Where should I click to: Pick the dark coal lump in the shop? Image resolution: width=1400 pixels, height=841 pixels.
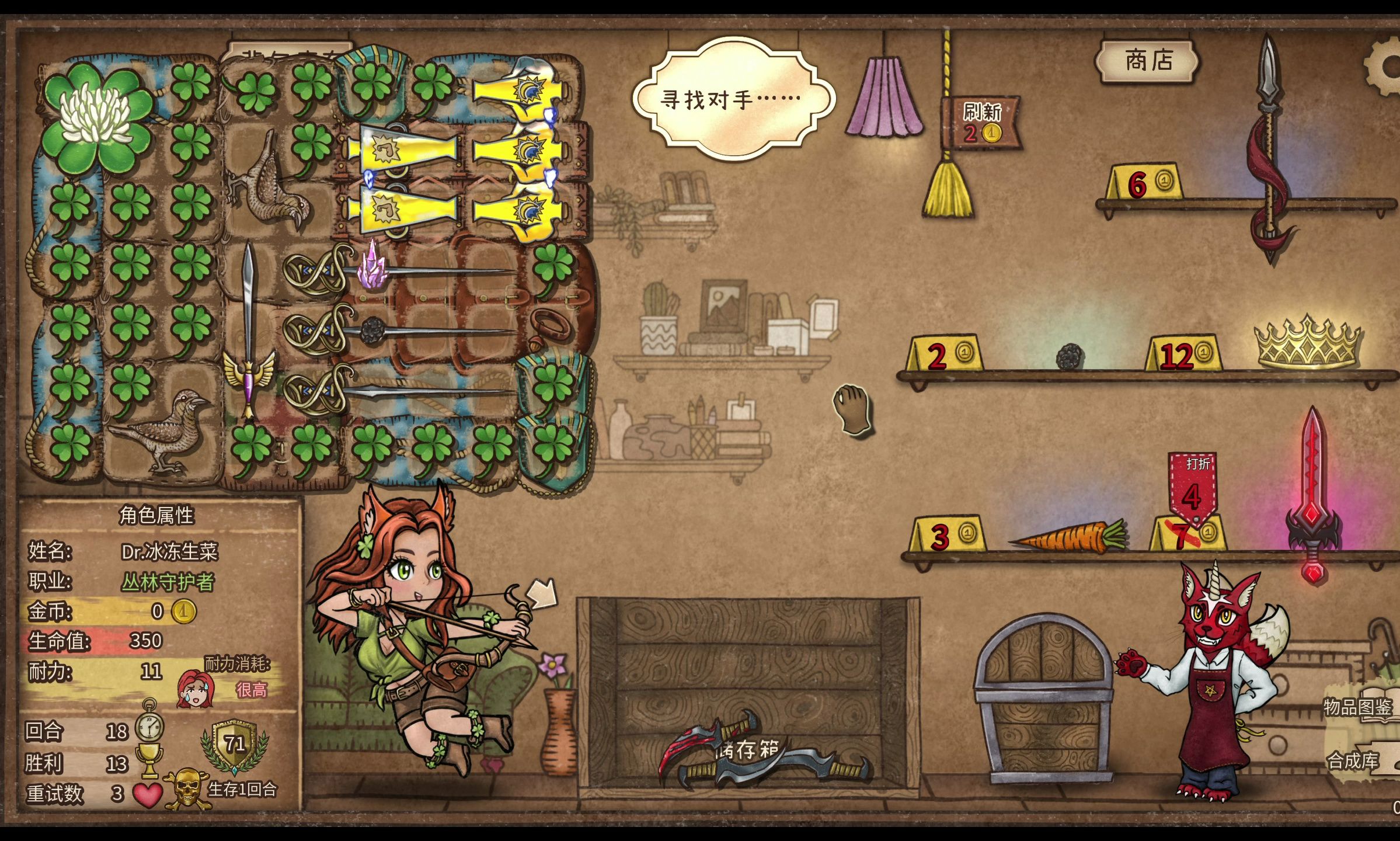point(1070,356)
